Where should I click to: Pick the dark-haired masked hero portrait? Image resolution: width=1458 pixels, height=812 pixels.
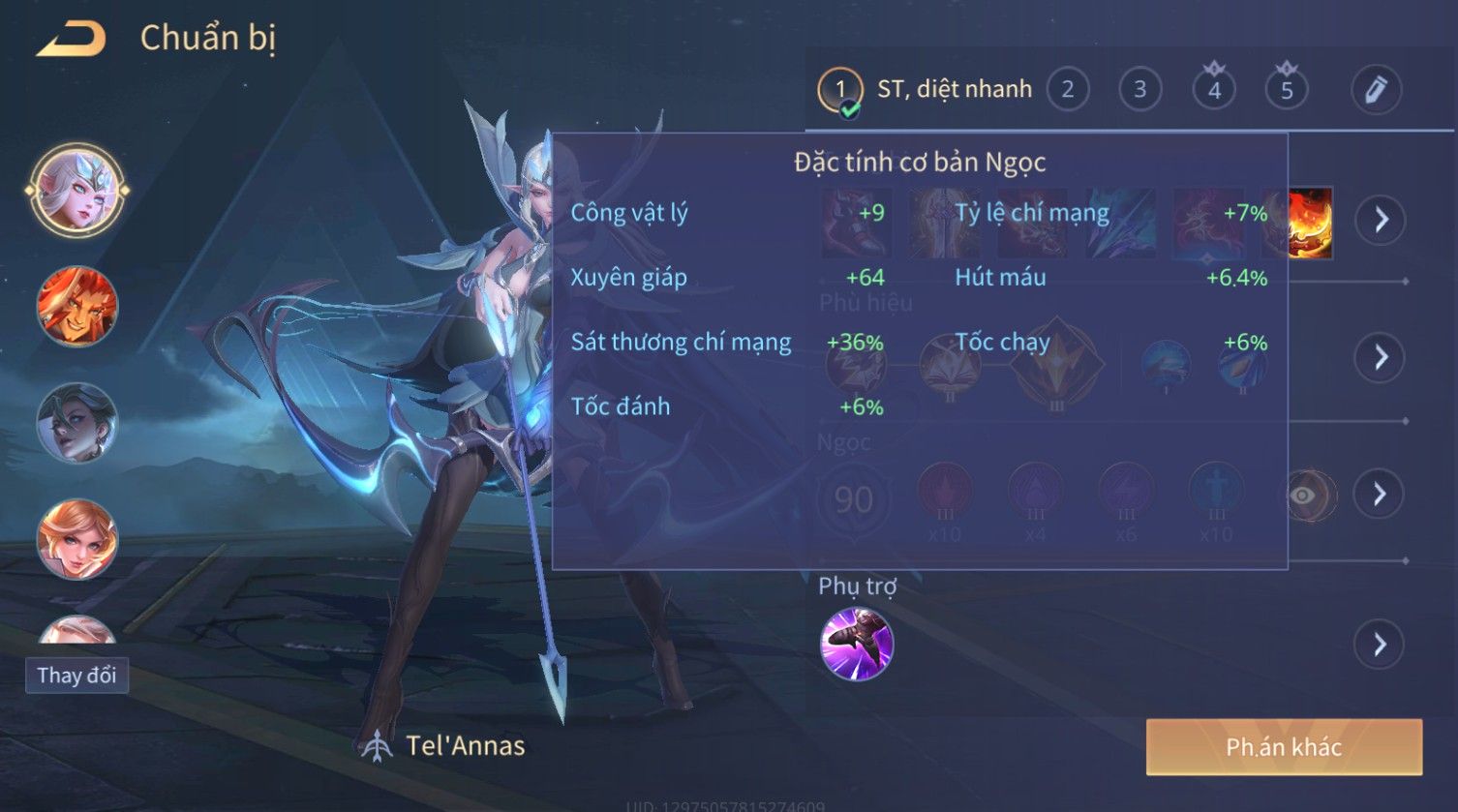click(x=76, y=423)
